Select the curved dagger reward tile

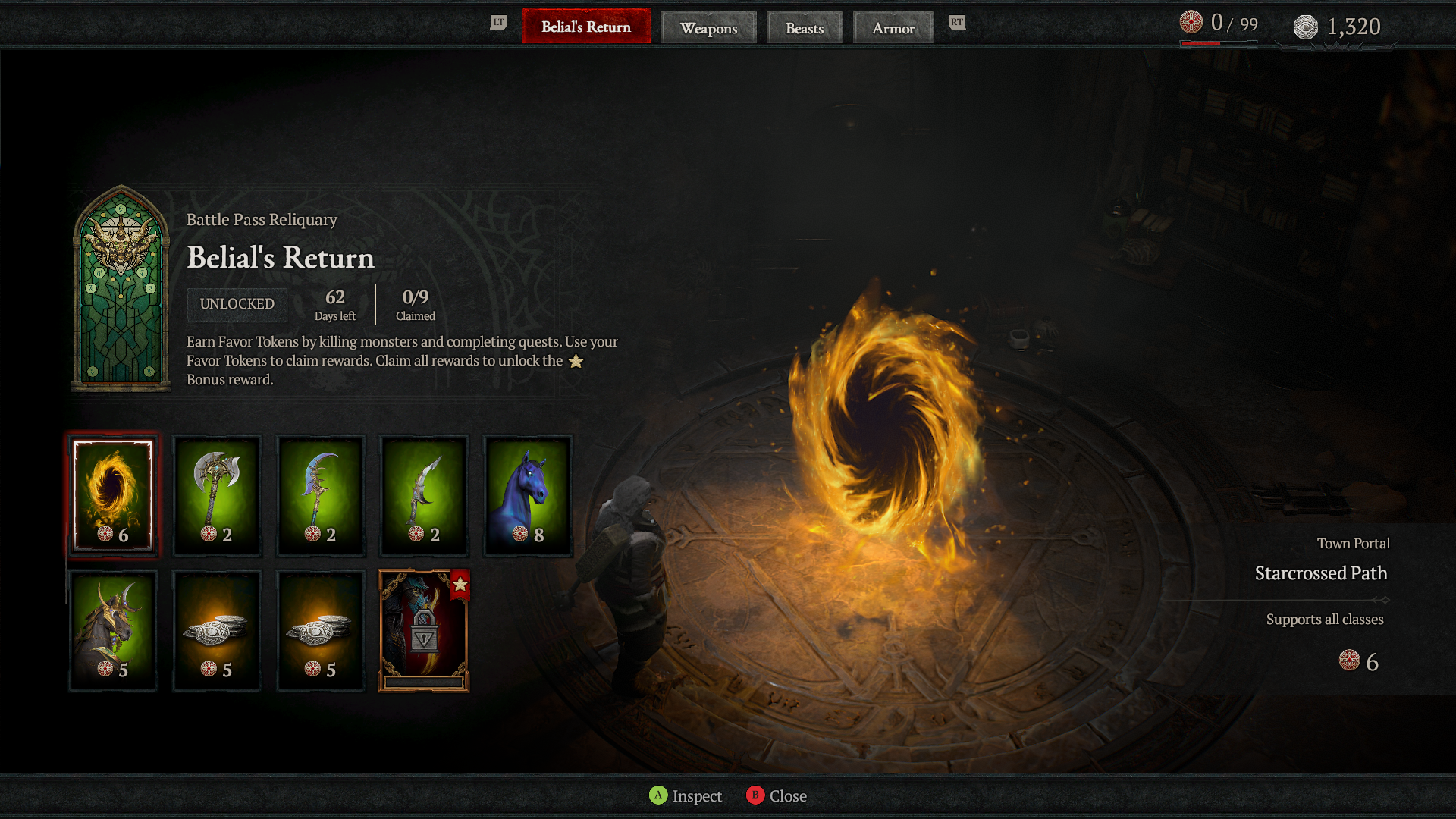click(x=424, y=496)
